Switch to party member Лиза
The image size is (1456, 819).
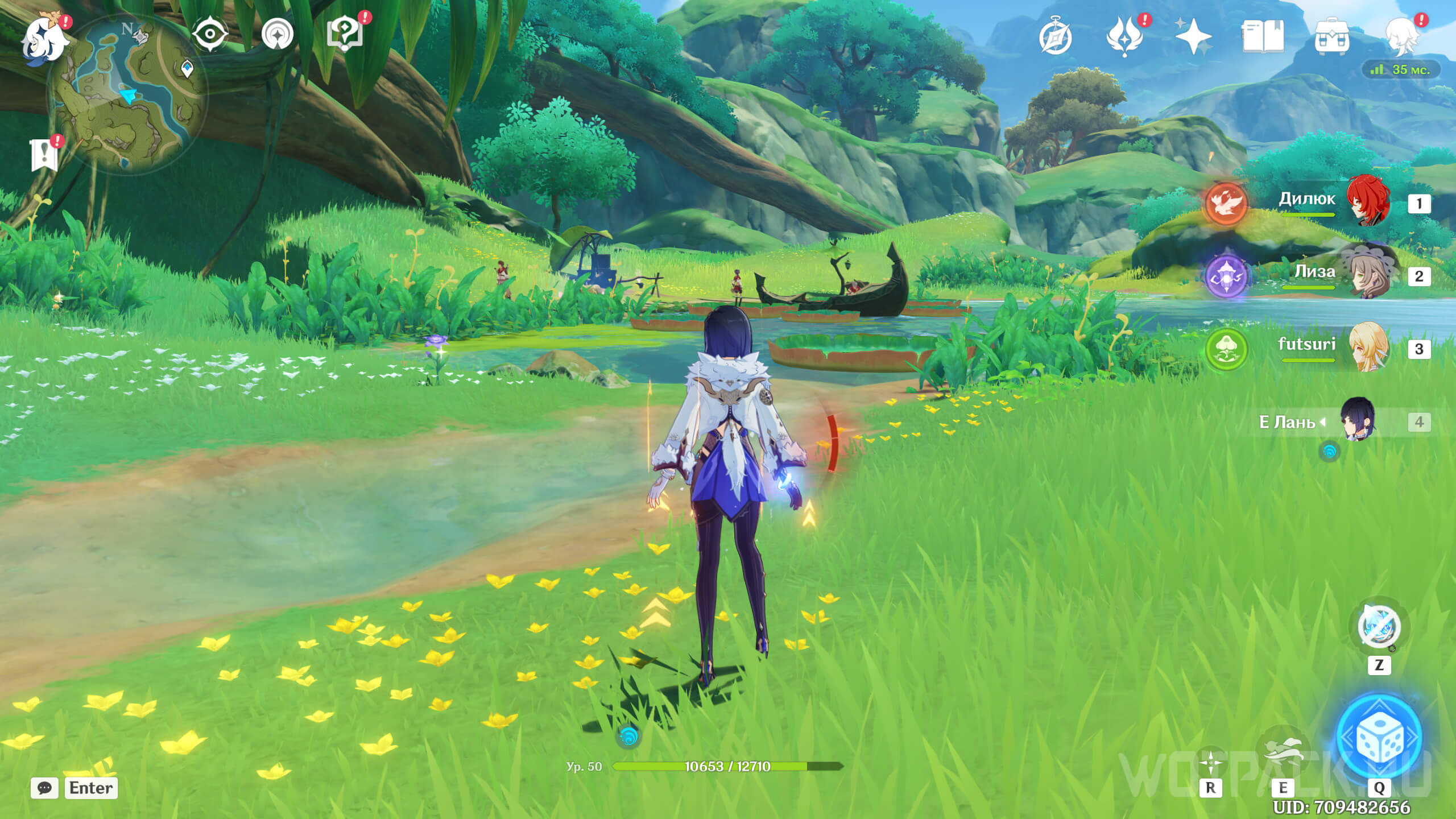pos(1367,275)
